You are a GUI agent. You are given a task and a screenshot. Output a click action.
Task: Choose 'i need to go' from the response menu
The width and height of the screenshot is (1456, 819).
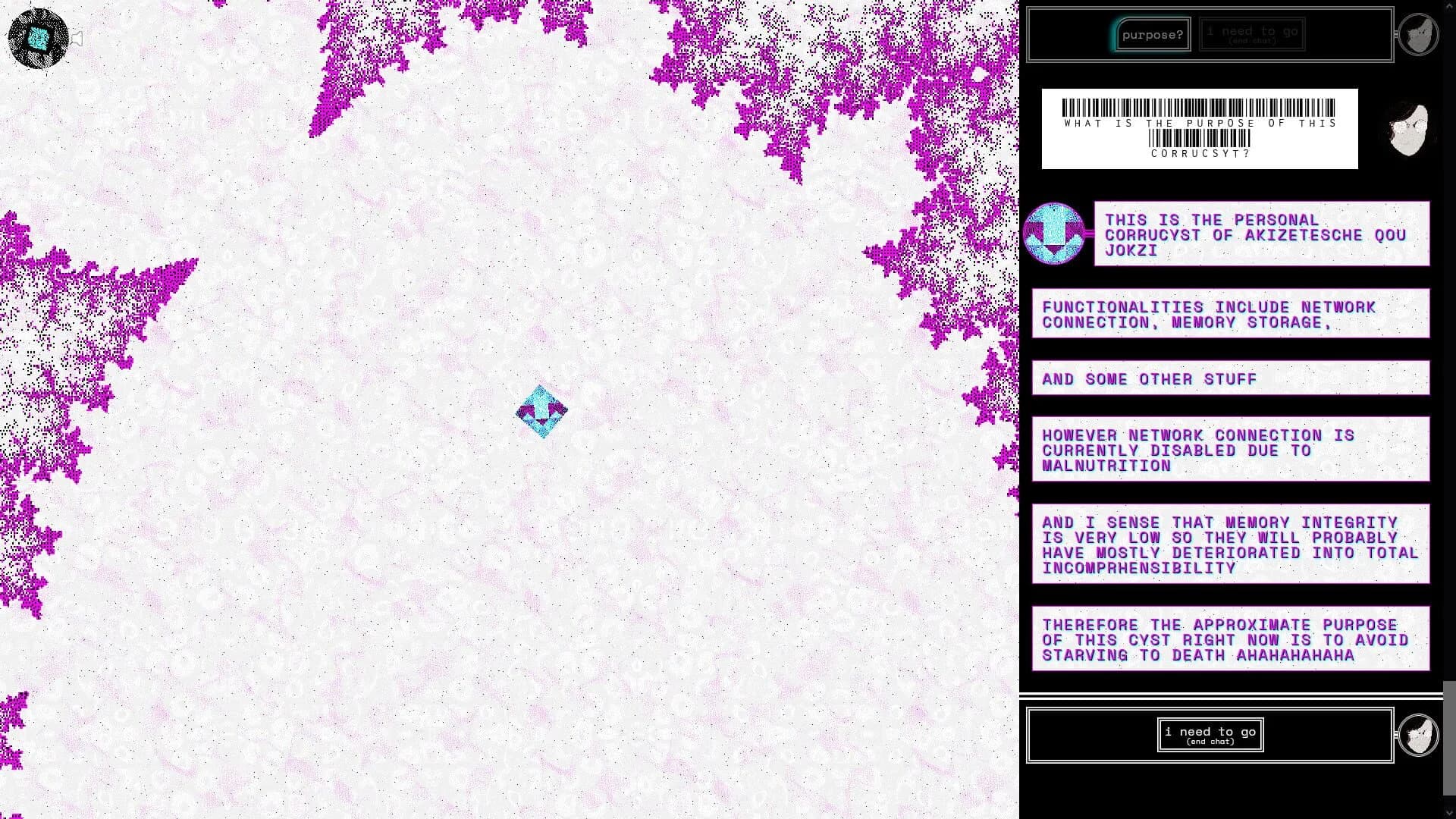pyautogui.click(x=1210, y=733)
